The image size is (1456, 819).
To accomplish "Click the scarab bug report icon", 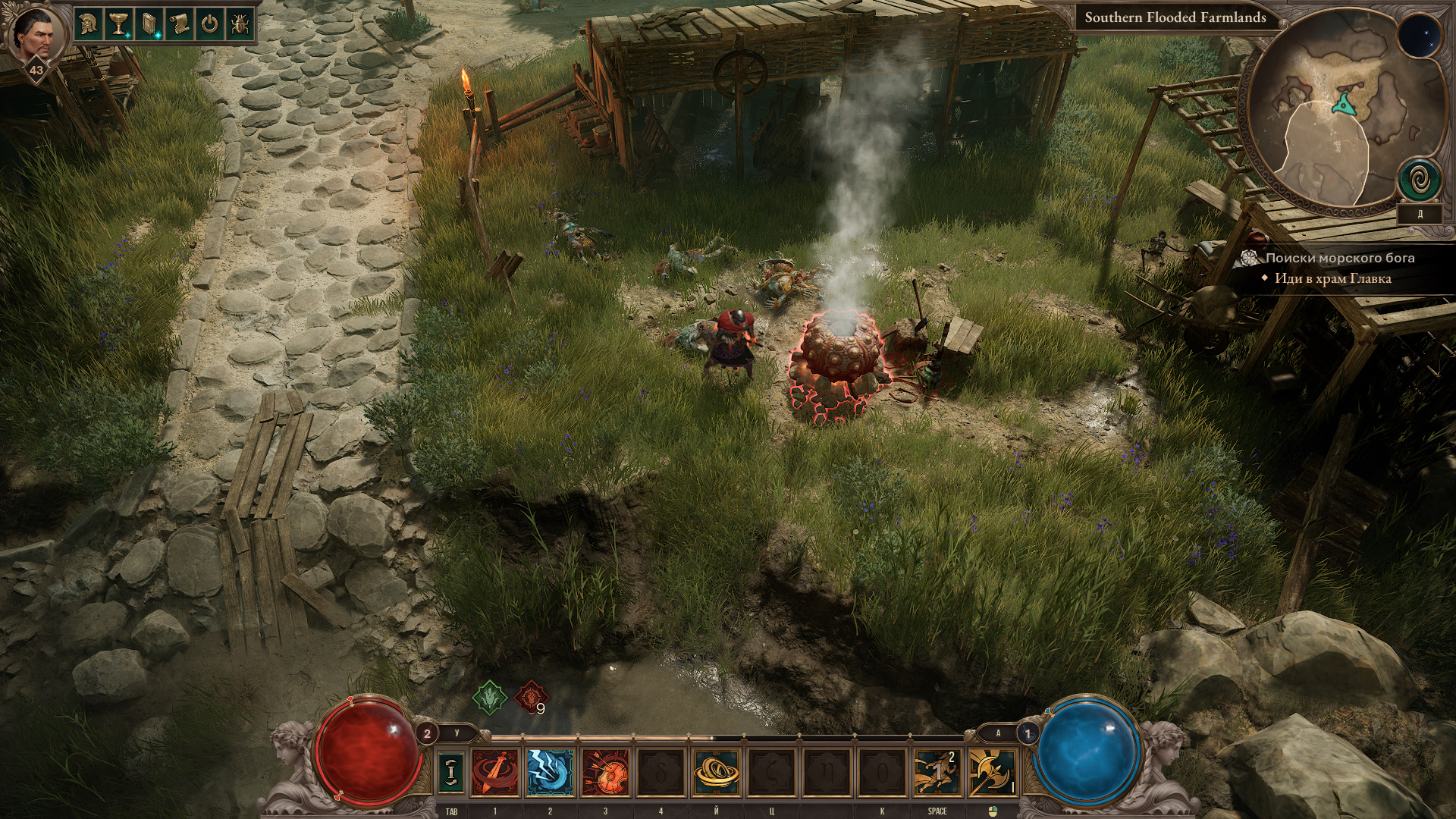I will 240,24.
